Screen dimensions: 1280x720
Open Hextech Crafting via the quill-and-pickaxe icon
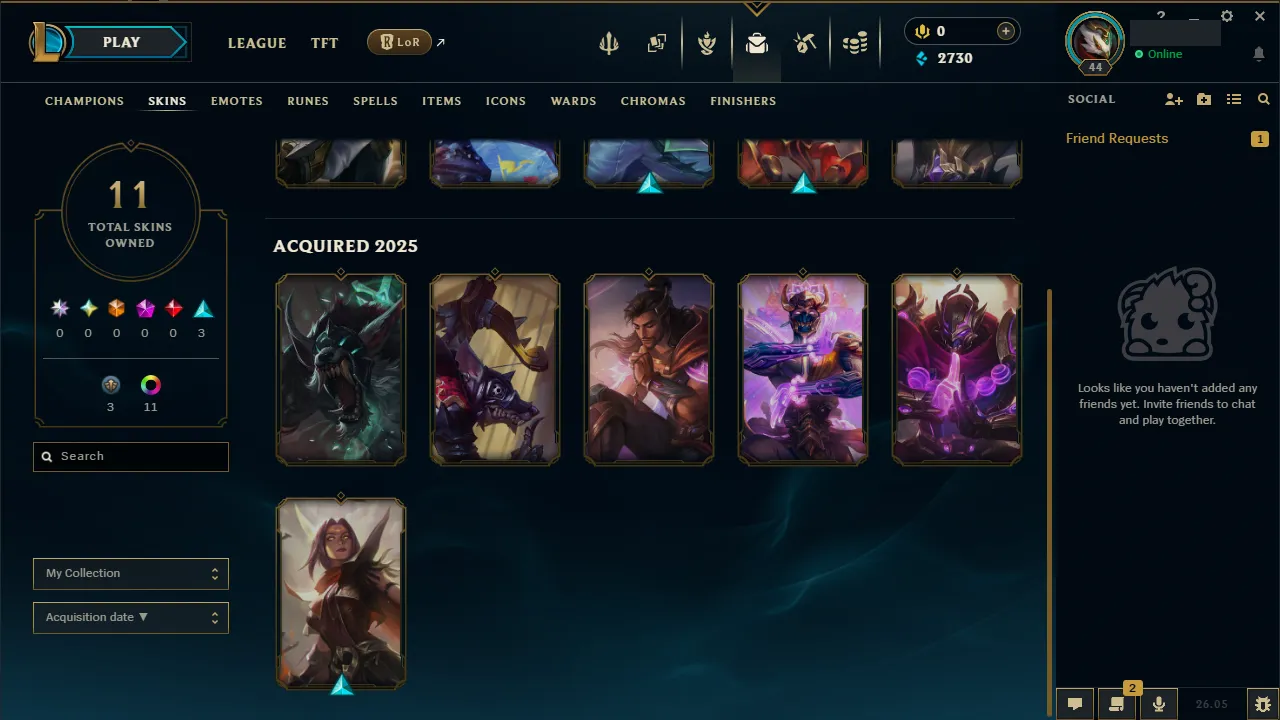click(x=805, y=43)
